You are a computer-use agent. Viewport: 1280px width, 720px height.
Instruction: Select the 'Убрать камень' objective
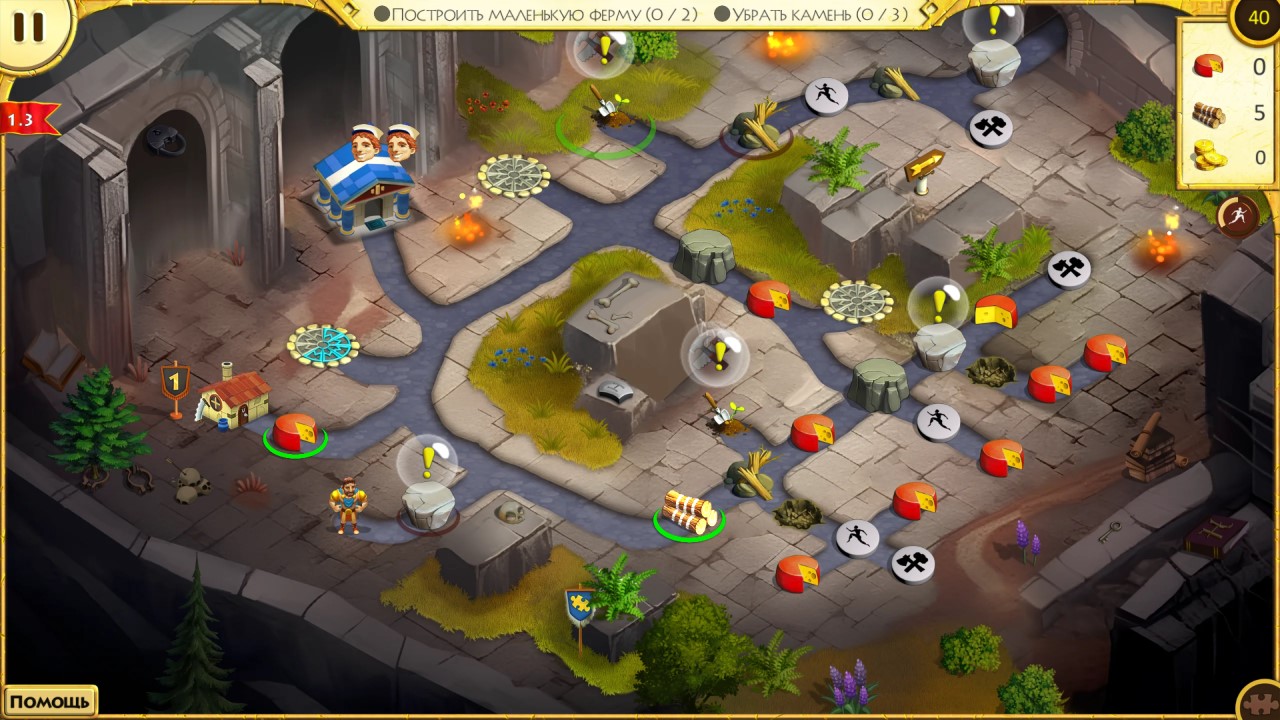pos(811,14)
